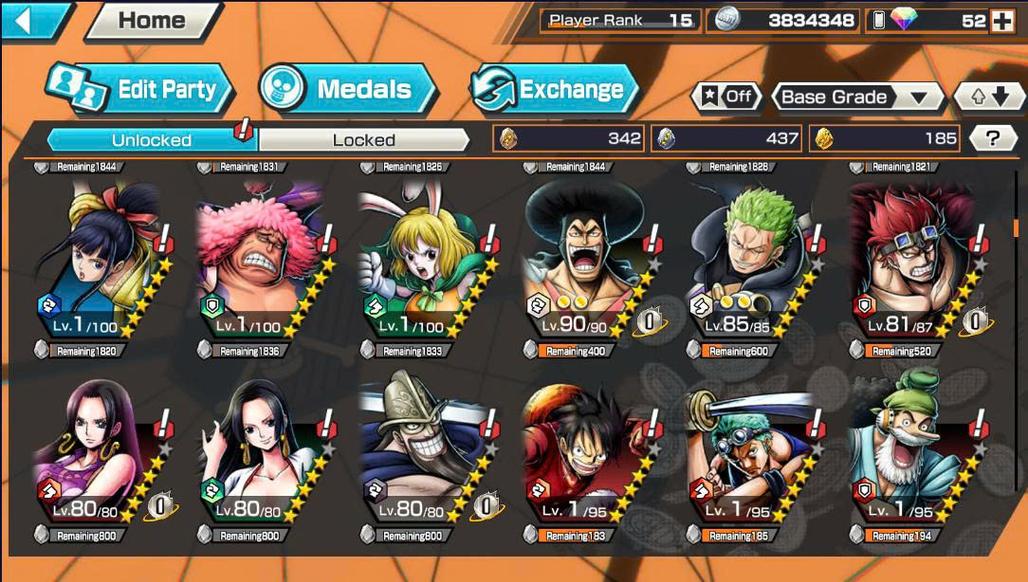The image size is (1028, 582).
Task: Show help with the question mark button
Action: tap(993, 139)
